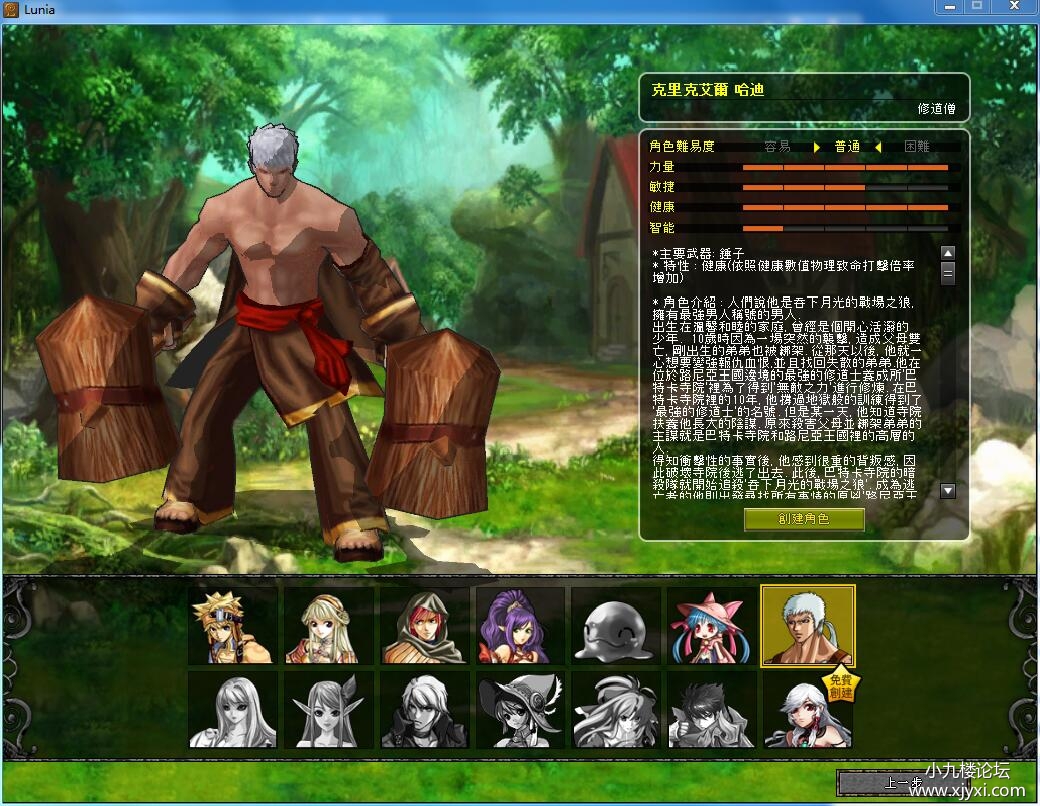The width and height of the screenshot is (1040, 806).
Task: Click the description scroll down arrow
Action: pyautogui.click(x=948, y=491)
